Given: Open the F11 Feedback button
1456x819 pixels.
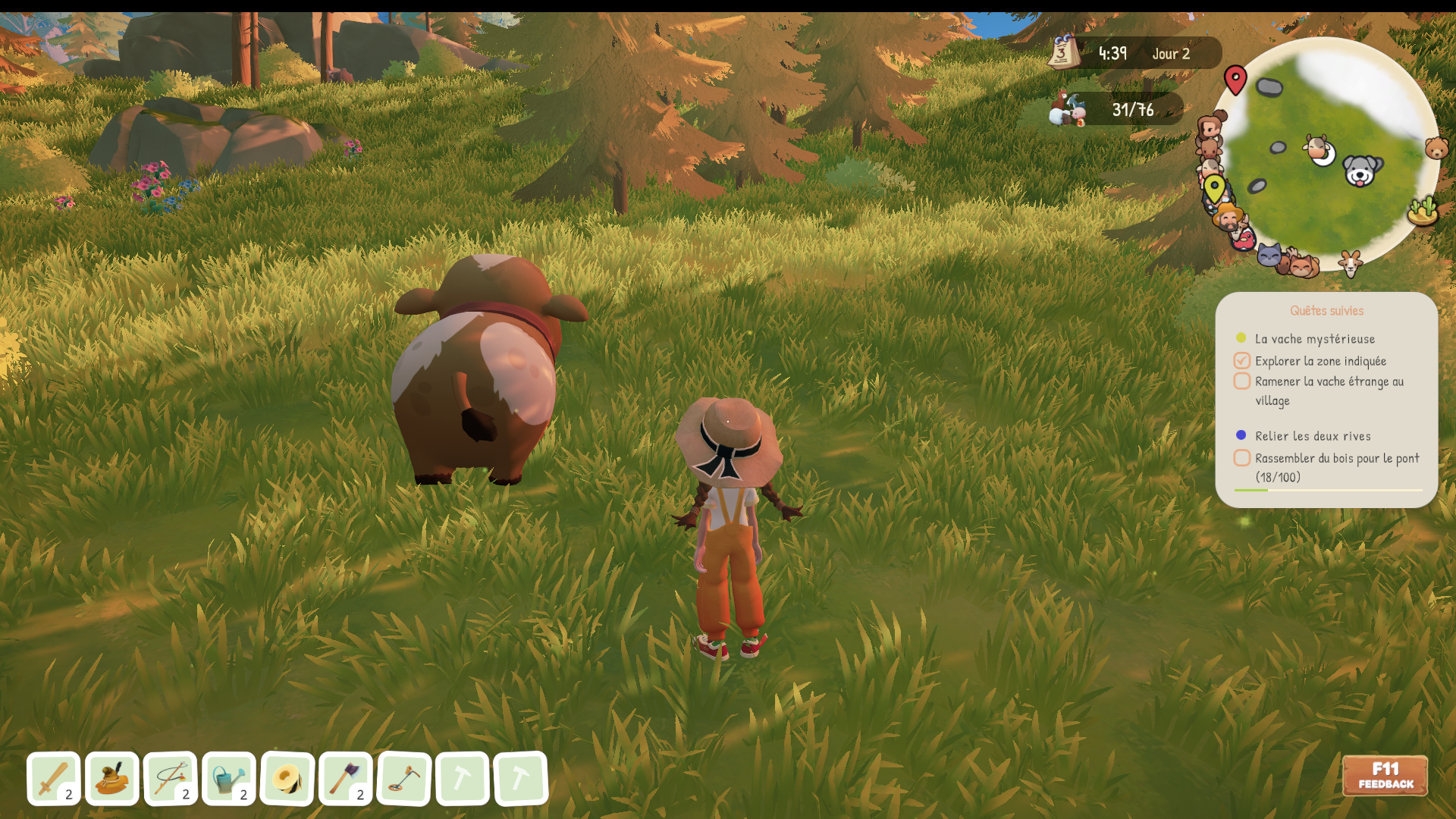Looking at the screenshot, I should [1385, 775].
